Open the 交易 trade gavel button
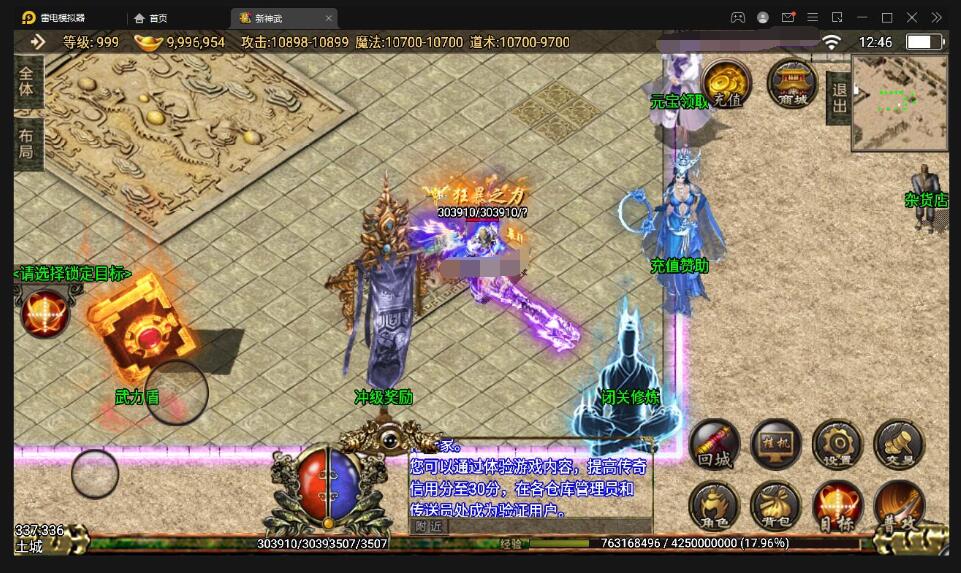This screenshot has height=573, width=961. pyautogui.click(x=898, y=444)
